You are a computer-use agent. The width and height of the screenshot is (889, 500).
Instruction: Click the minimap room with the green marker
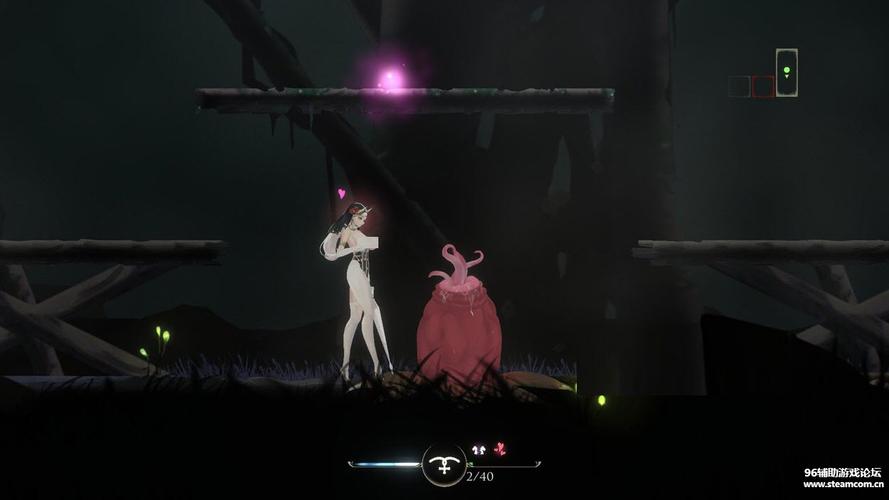point(787,73)
